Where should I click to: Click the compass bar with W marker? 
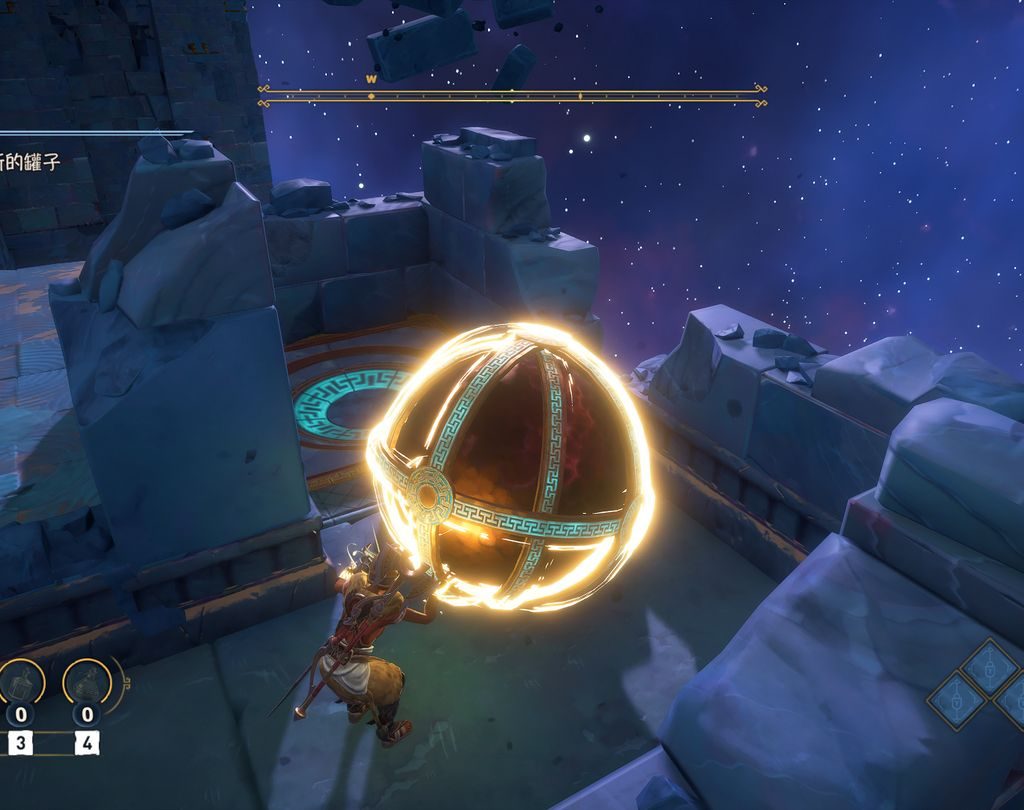coord(512,95)
